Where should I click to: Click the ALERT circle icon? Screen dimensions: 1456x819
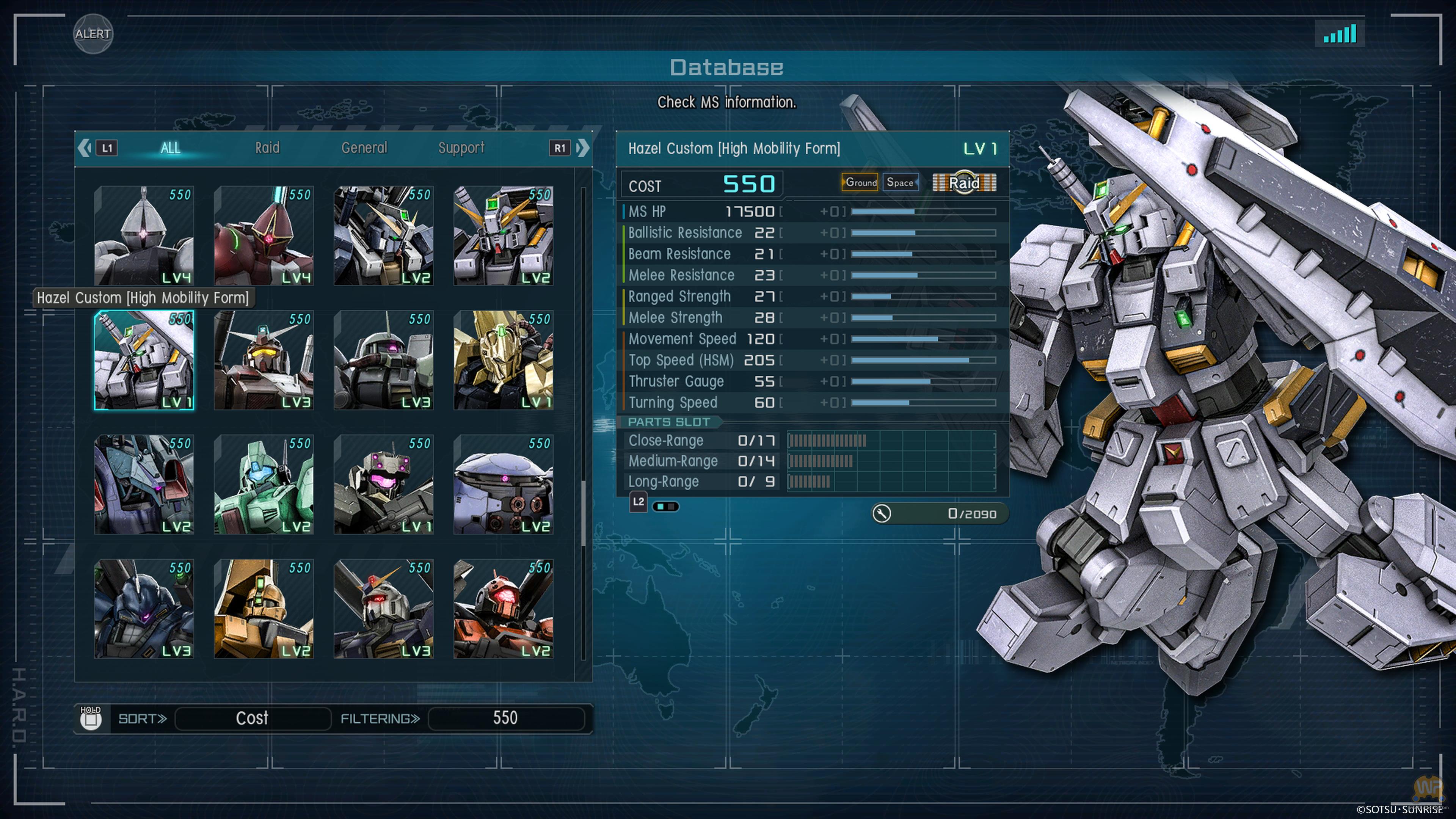(93, 34)
